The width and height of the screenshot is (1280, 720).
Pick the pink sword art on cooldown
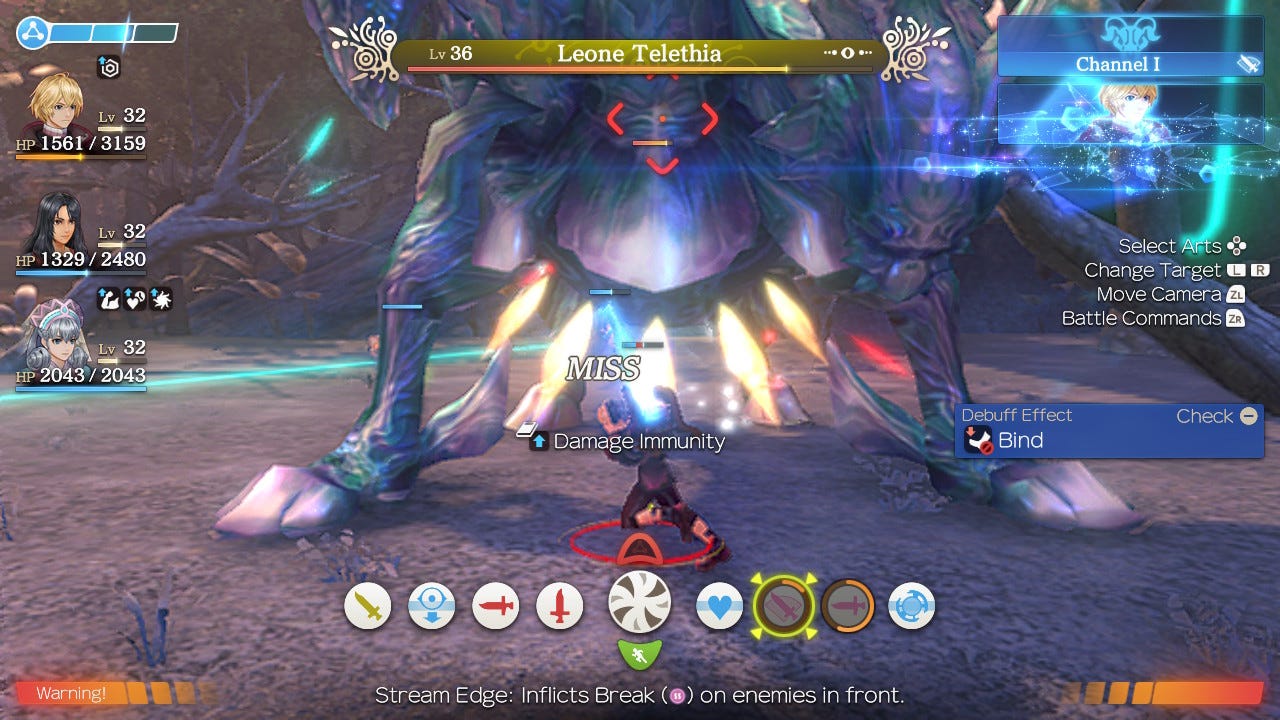tap(848, 606)
